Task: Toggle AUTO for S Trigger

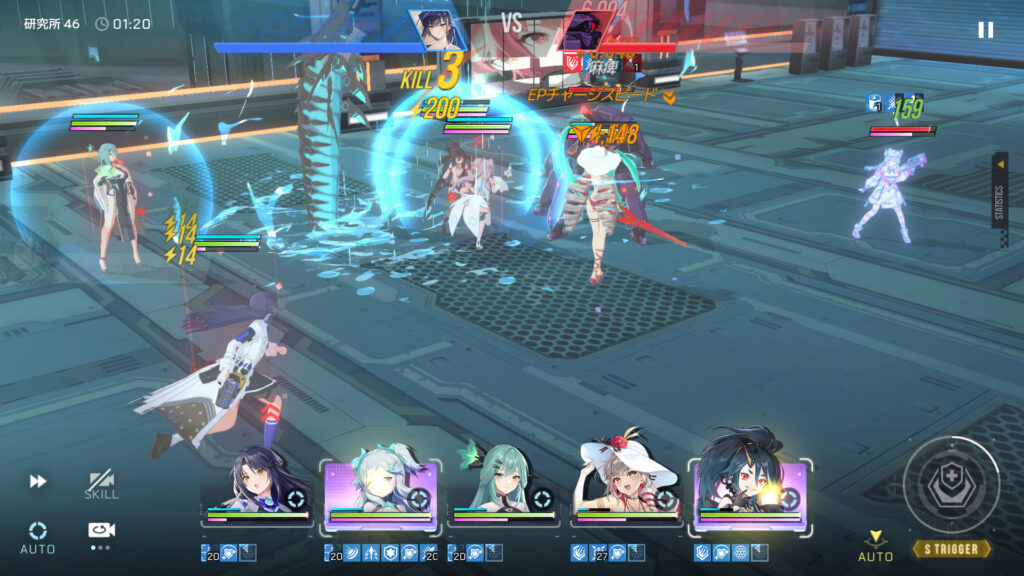Action: (x=875, y=546)
